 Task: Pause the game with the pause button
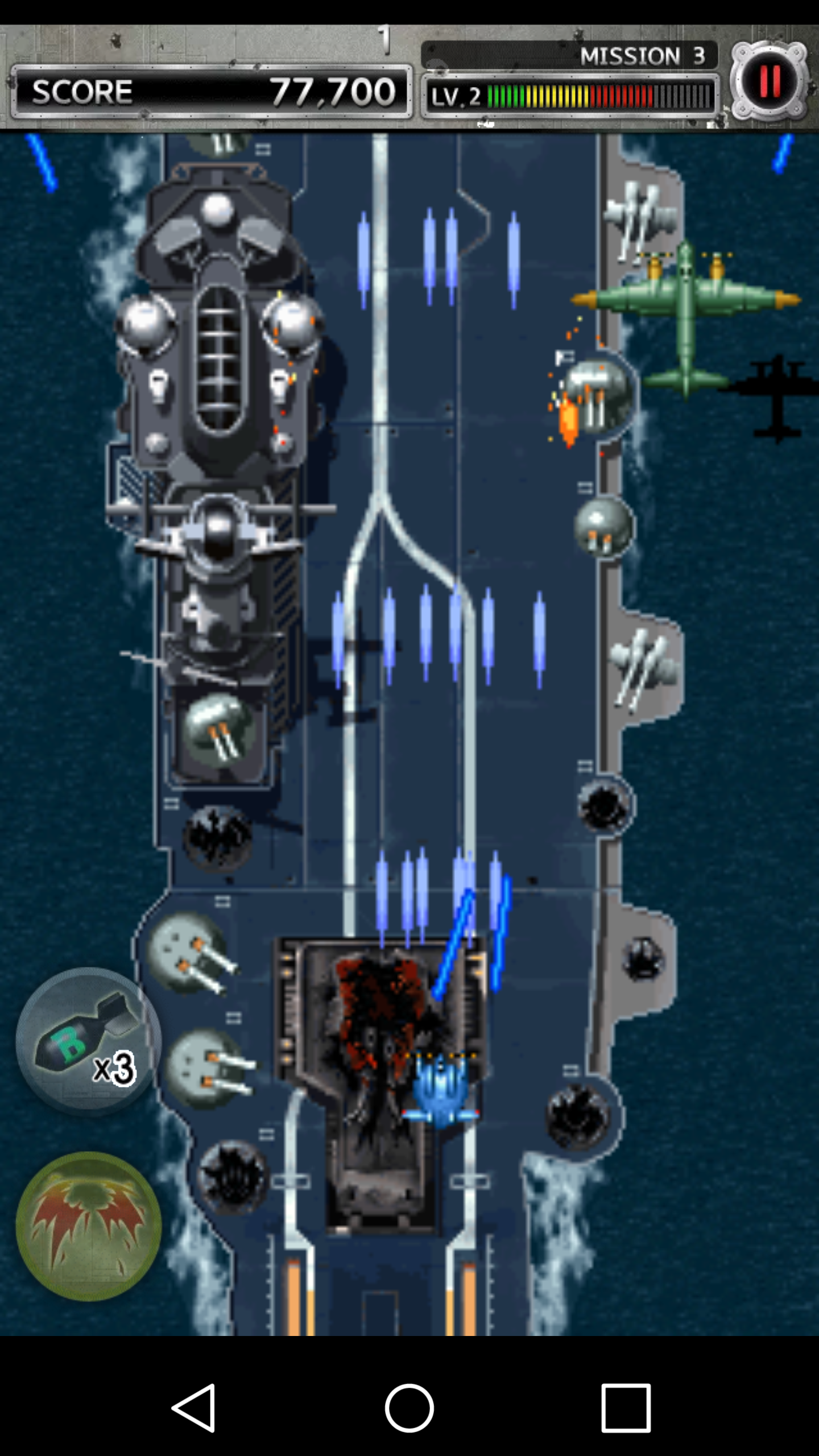coord(771,81)
